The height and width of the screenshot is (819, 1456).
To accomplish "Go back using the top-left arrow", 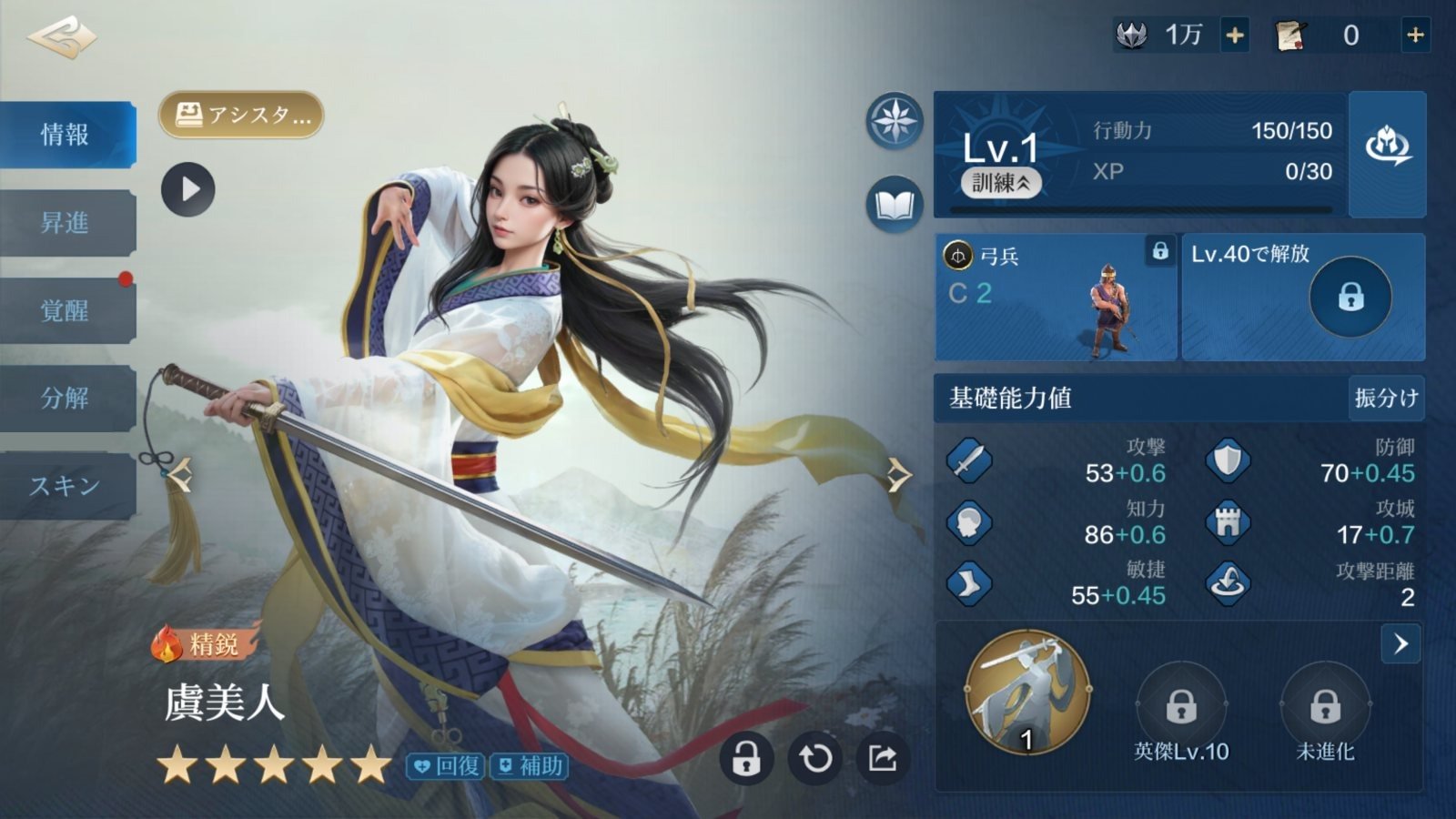I will (62, 36).
